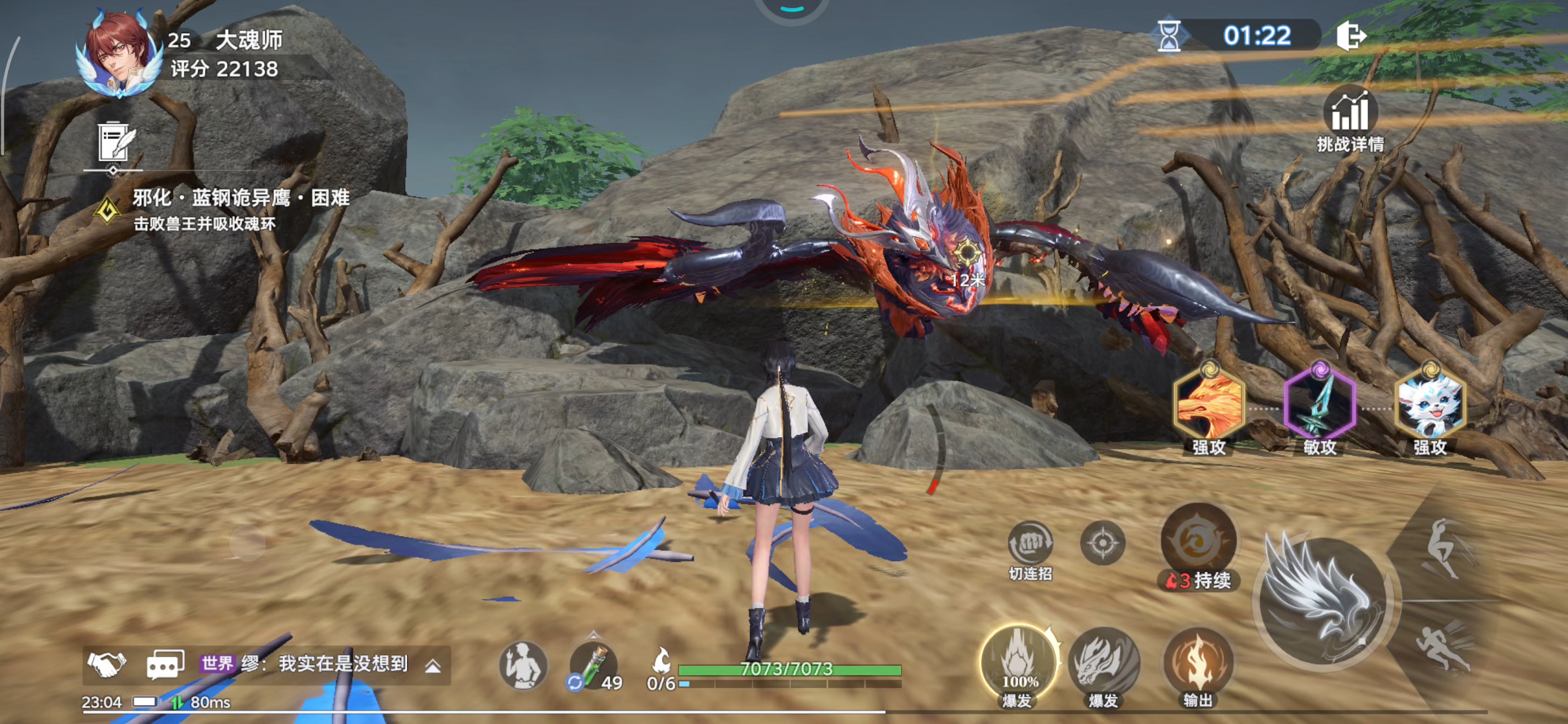Viewport: 1568px width, 724px height.
Task: Toggle the 切连招 combo switch
Action: (x=1030, y=543)
